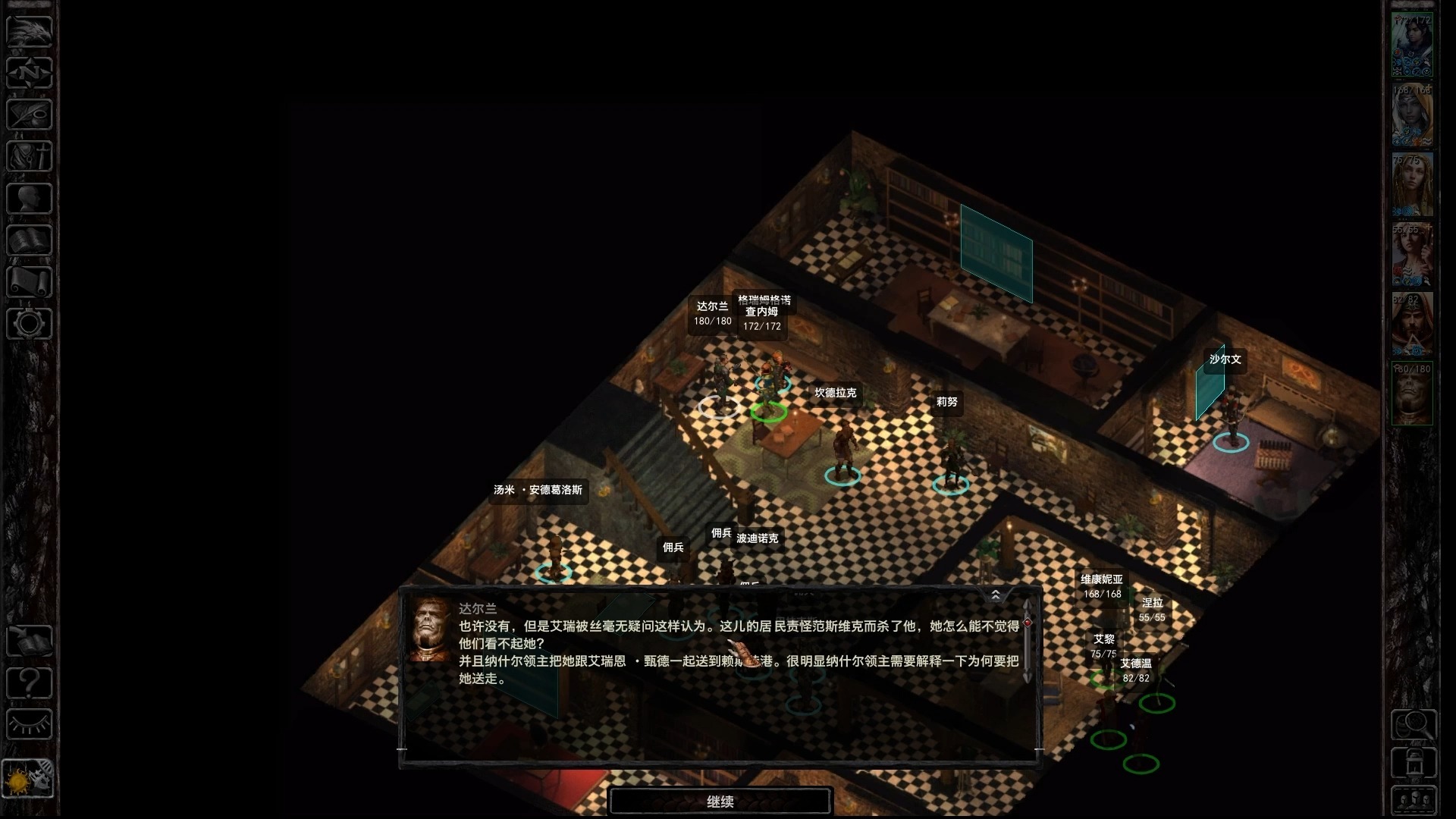The width and height of the screenshot is (1456, 819).
Task: Click the character labeled 坎德拉克
Action: [x=840, y=440]
